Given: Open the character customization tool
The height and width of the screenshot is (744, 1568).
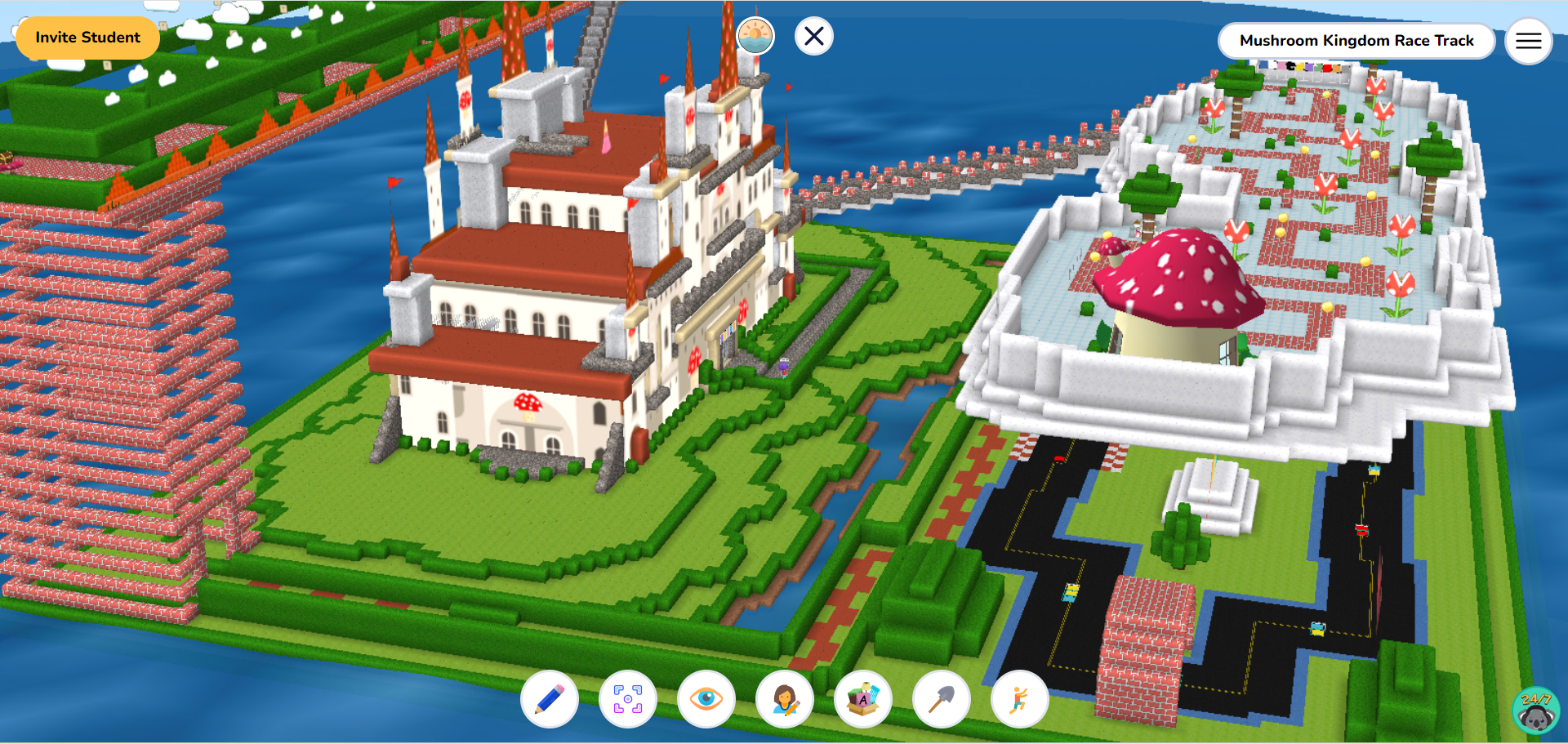Looking at the screenshot, I should tap(786, 700).
